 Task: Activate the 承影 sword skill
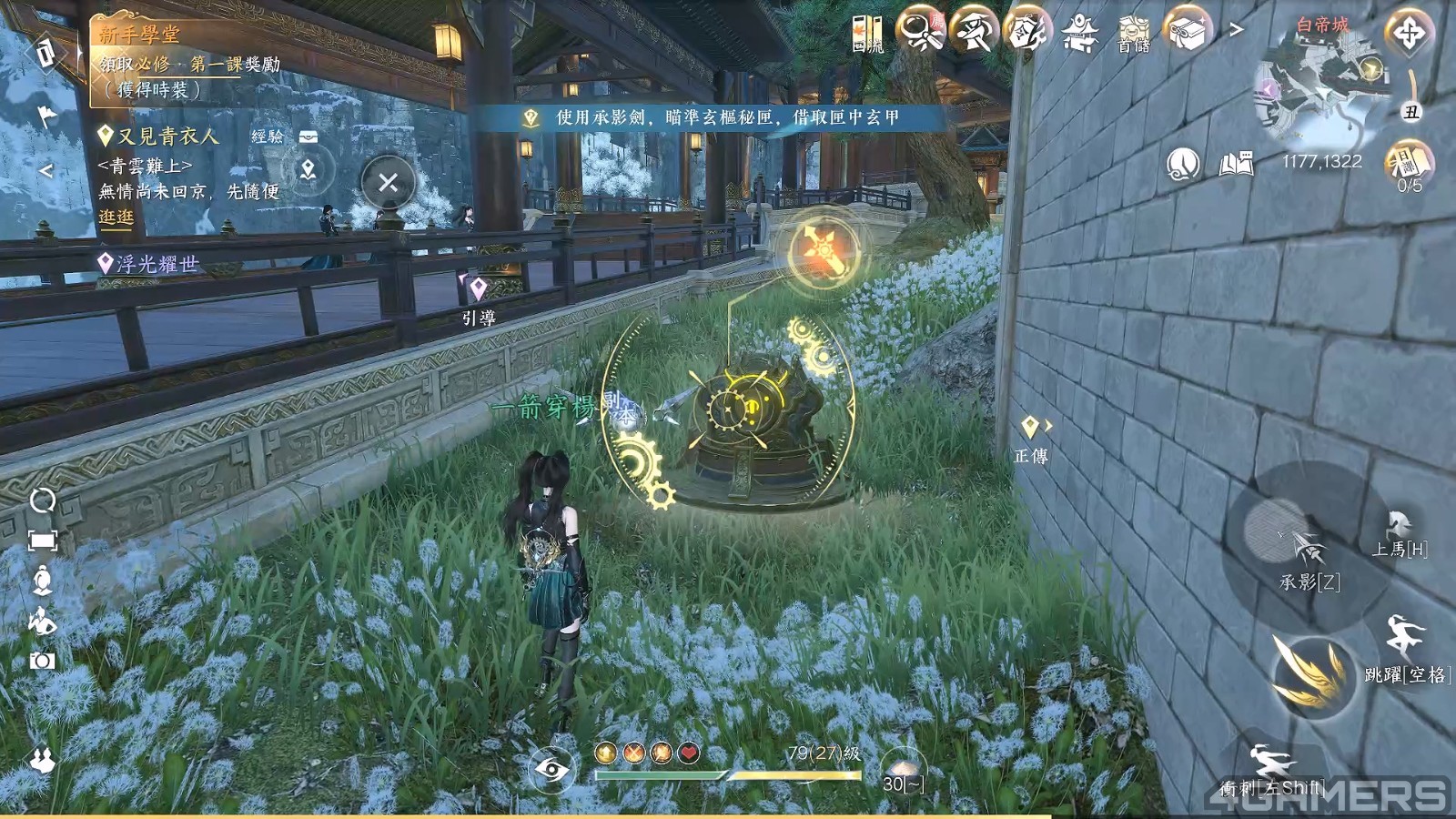point(1309,553)
